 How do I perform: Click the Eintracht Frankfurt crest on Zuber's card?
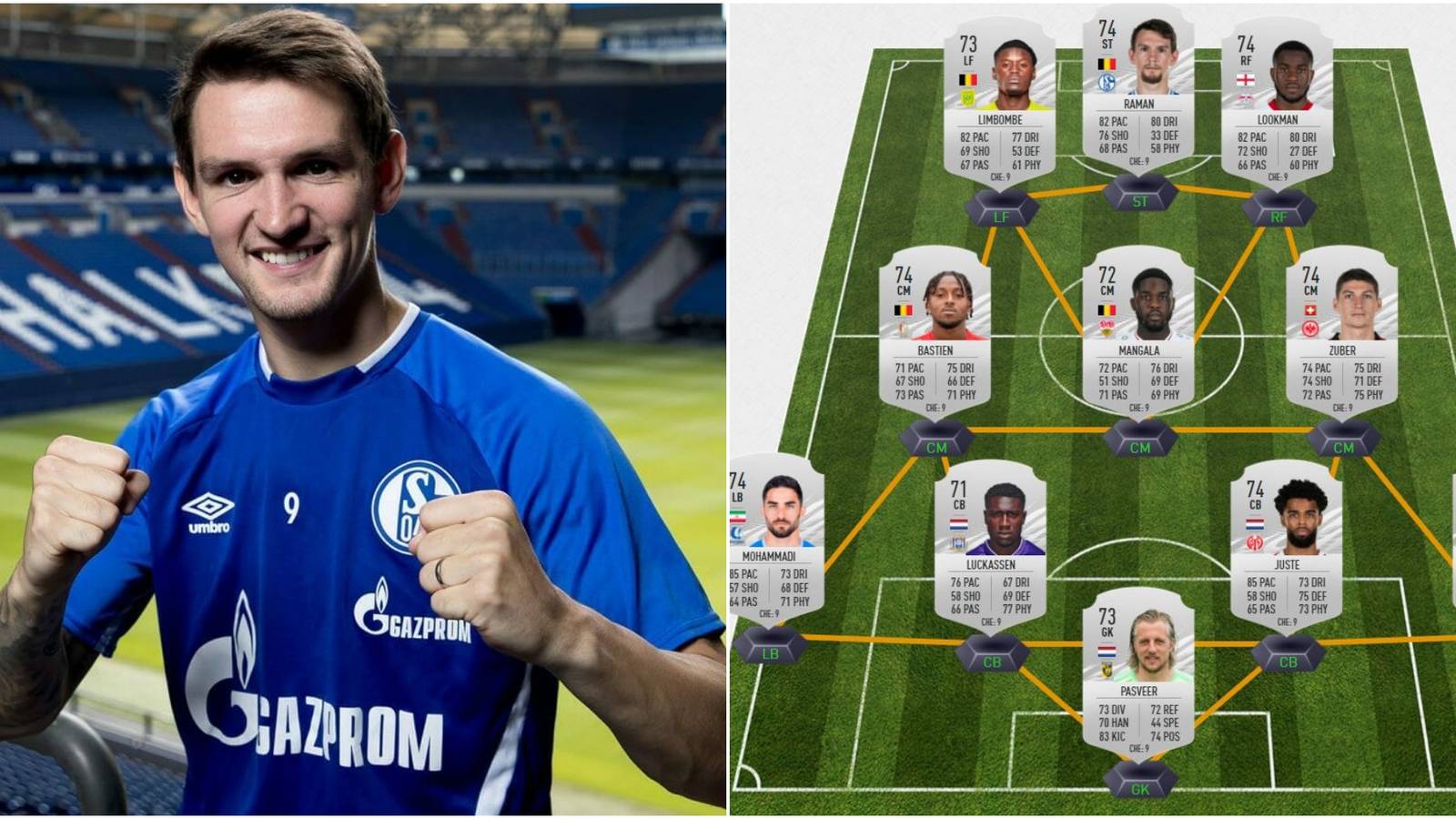pos(1310,328)
